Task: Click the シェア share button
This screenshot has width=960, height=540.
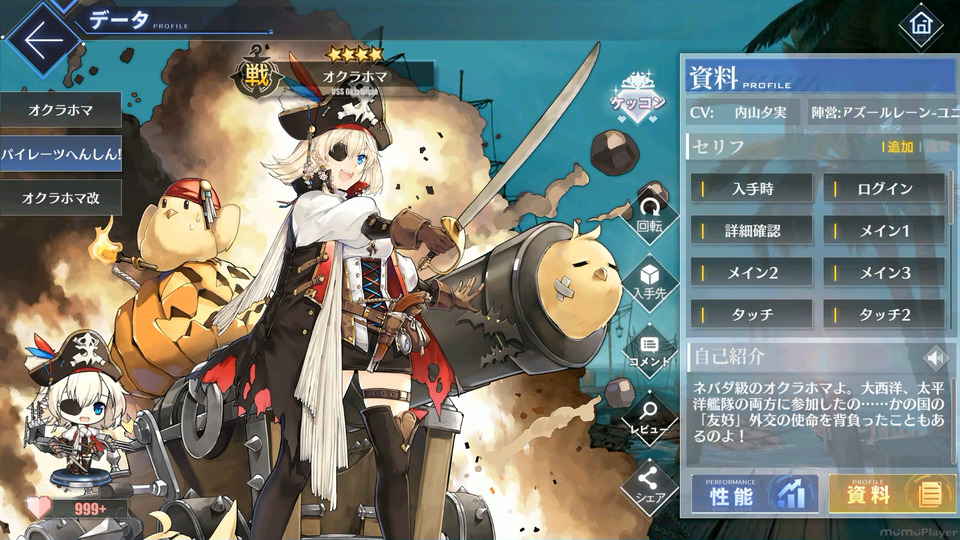Action: tap(650, 484)
